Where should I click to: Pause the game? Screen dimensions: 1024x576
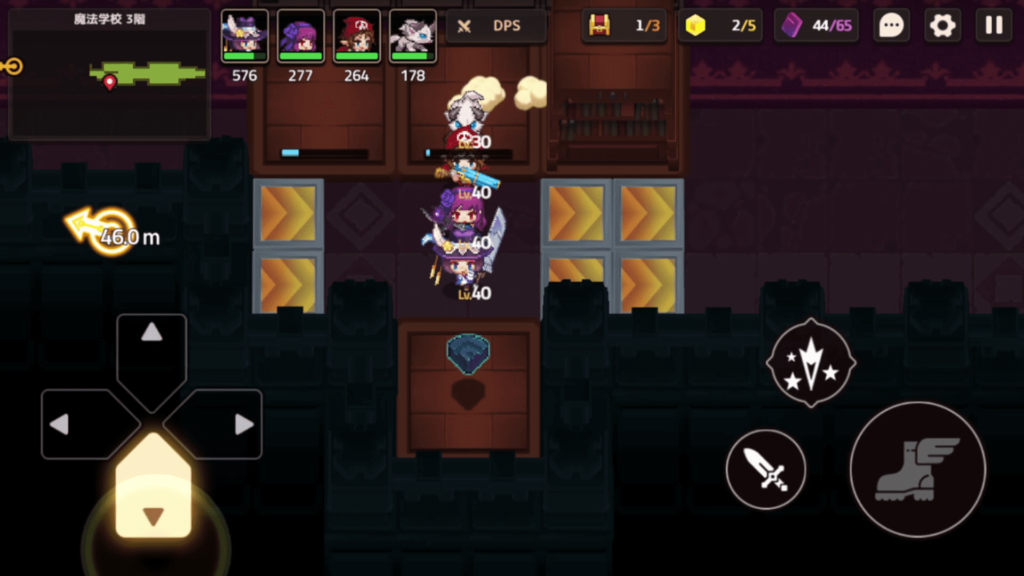click(x=994, y=26)
